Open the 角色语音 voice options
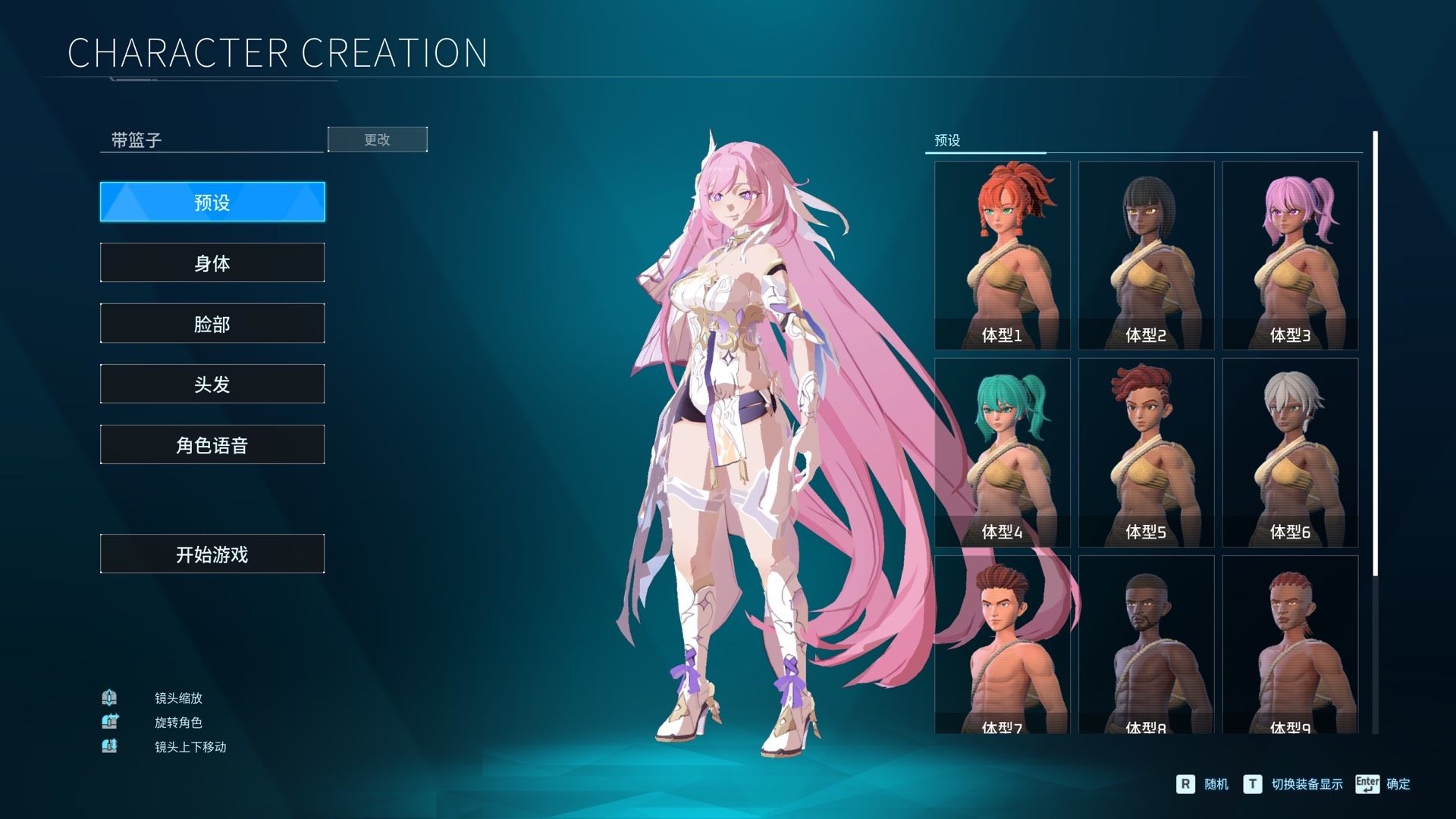This screenshot has height=819, width=1456. click(x=212, y=444)
